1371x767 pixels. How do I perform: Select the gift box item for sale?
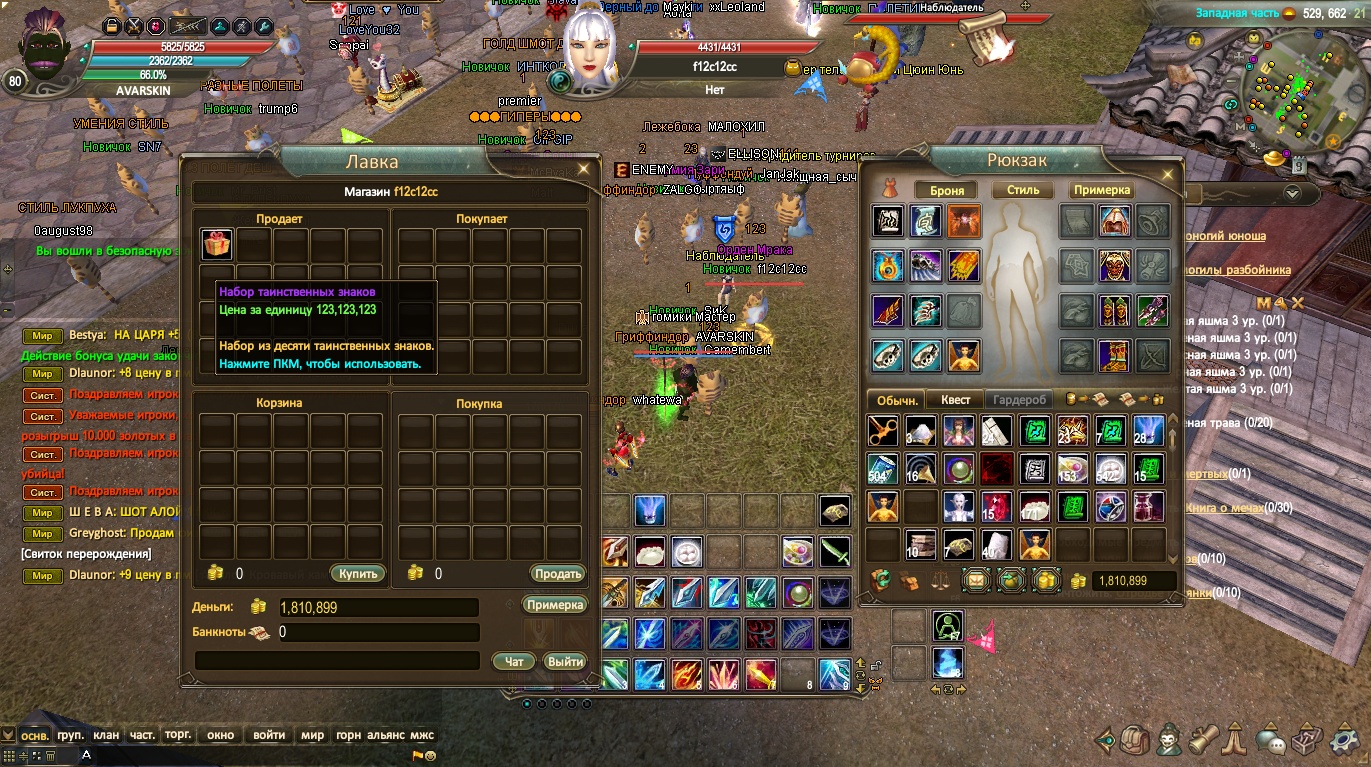[216, 243]
